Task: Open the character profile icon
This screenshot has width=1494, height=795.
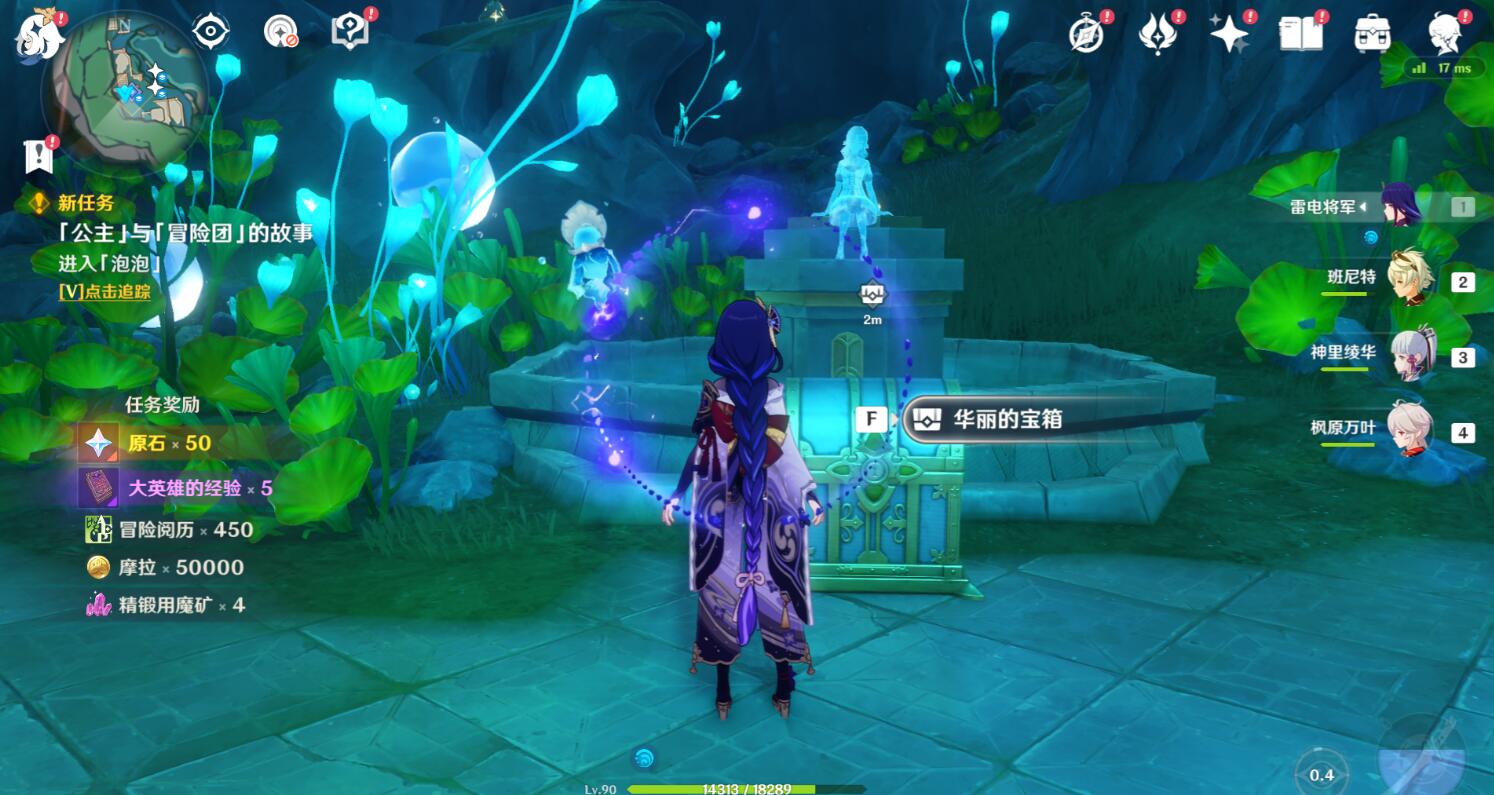Action: coord(1446,33)
